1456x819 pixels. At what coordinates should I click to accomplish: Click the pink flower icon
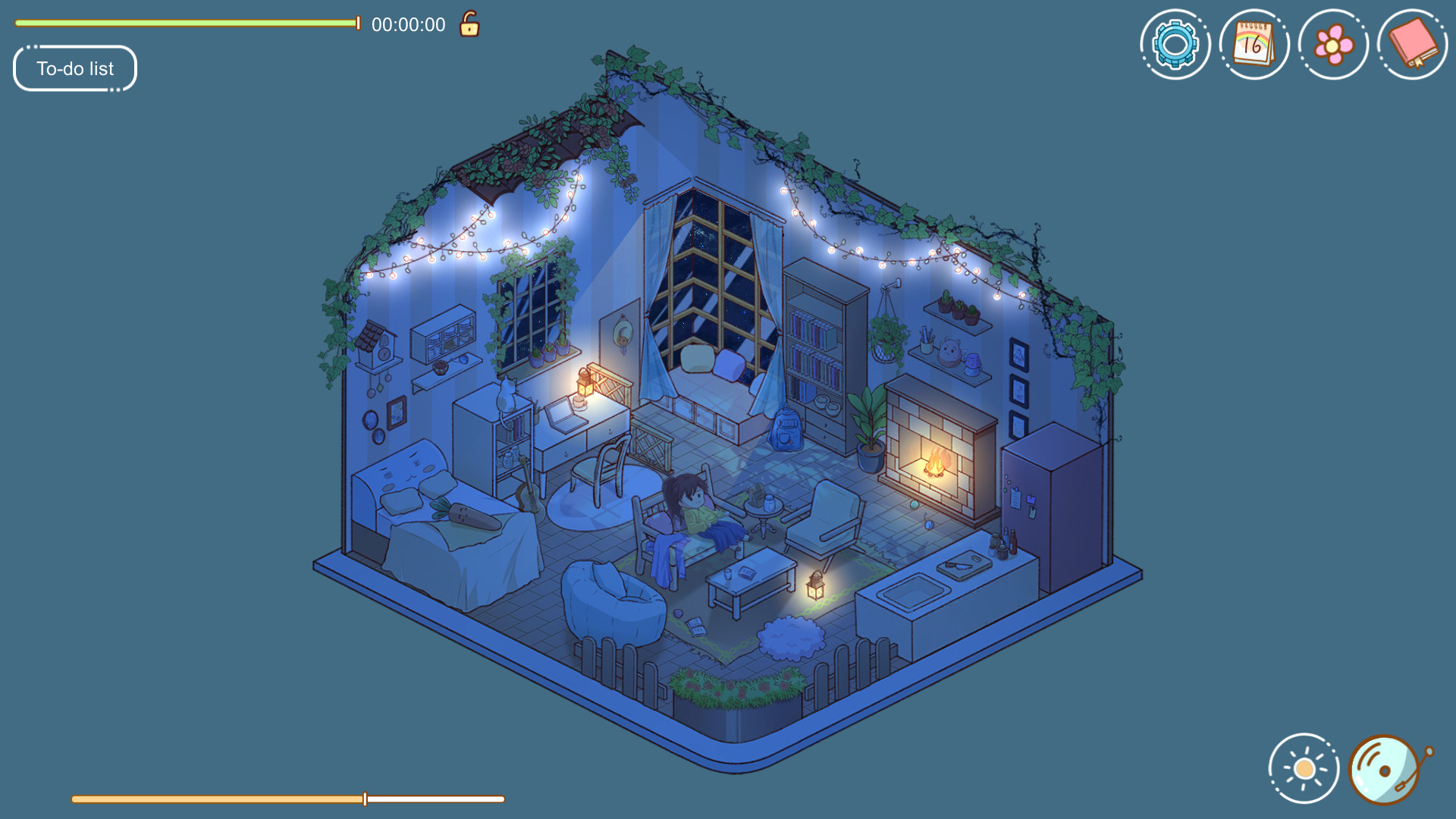(1332, 43)
